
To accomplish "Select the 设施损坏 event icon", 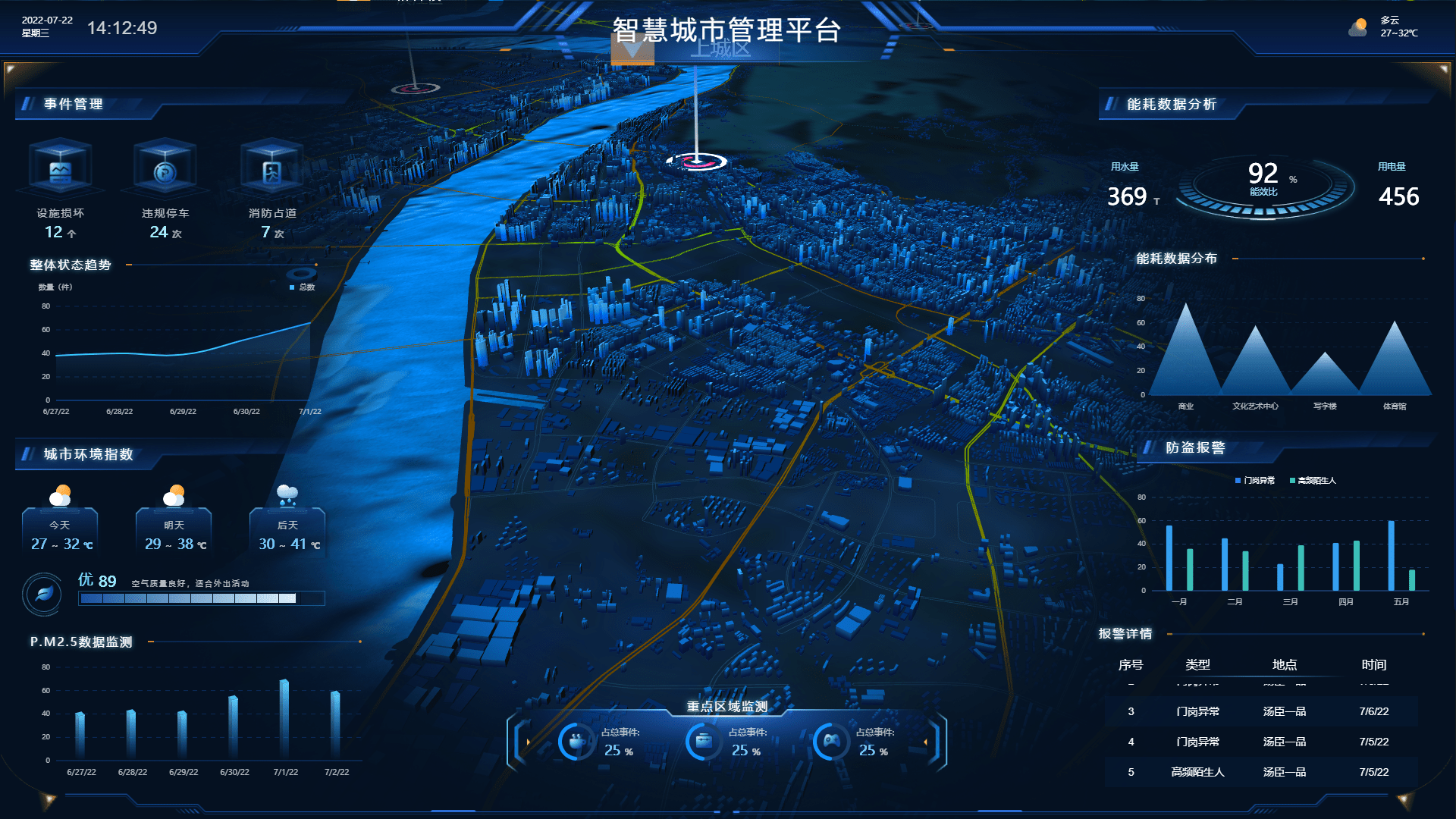I will click(x=60, y=171).
